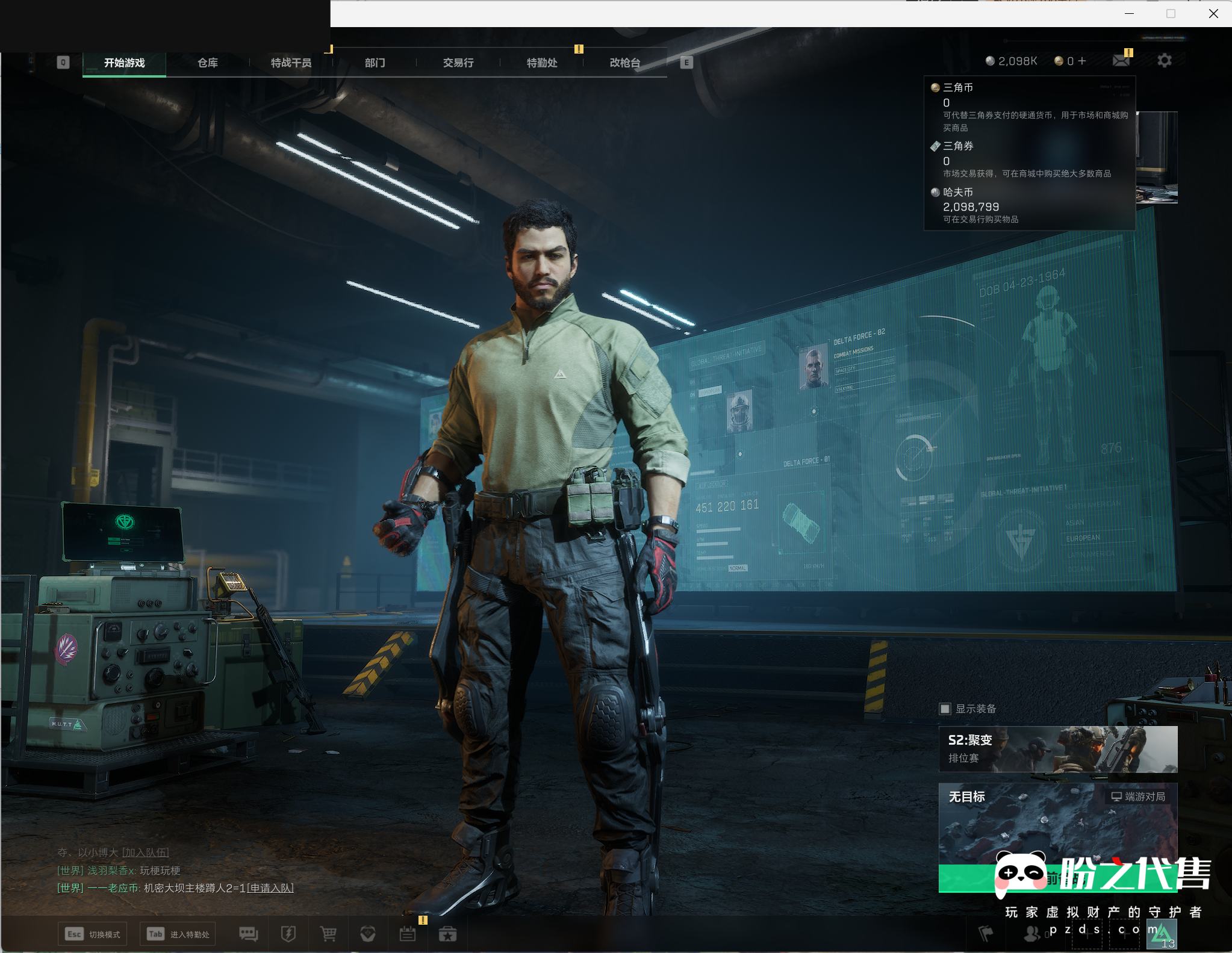Screen dimensions: 1232x953
Task: Click the 申请入队 link in world chat
Action: pyautogui.click(x=270, y=888)
